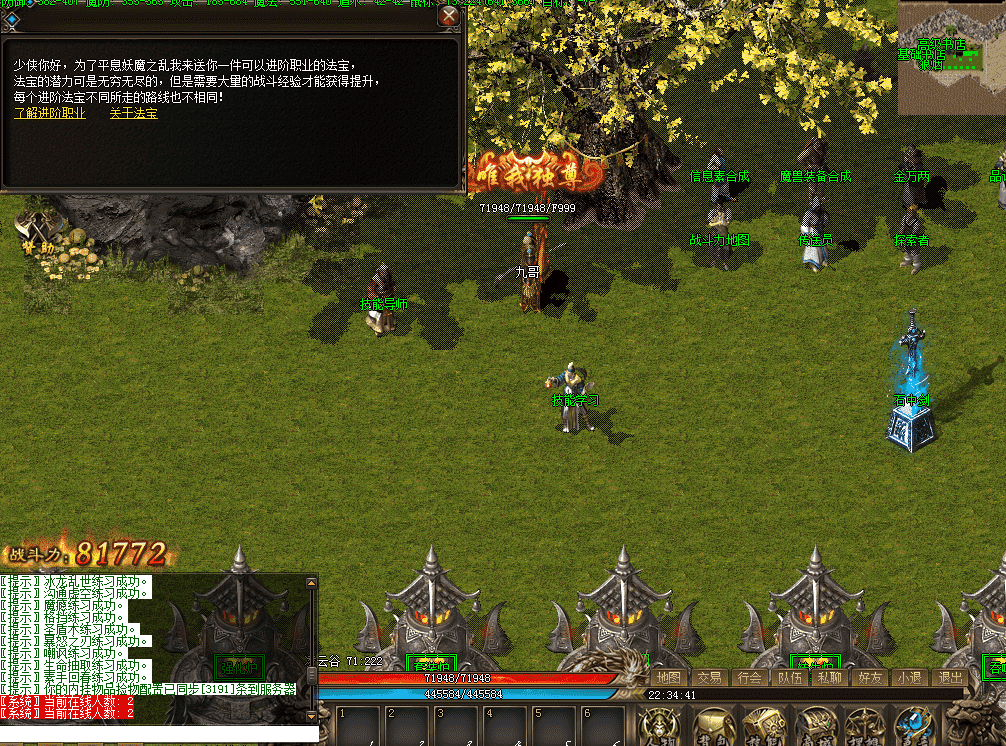Open 私聊 private chat
The image size is (1006, 746).
click(829, 677)
